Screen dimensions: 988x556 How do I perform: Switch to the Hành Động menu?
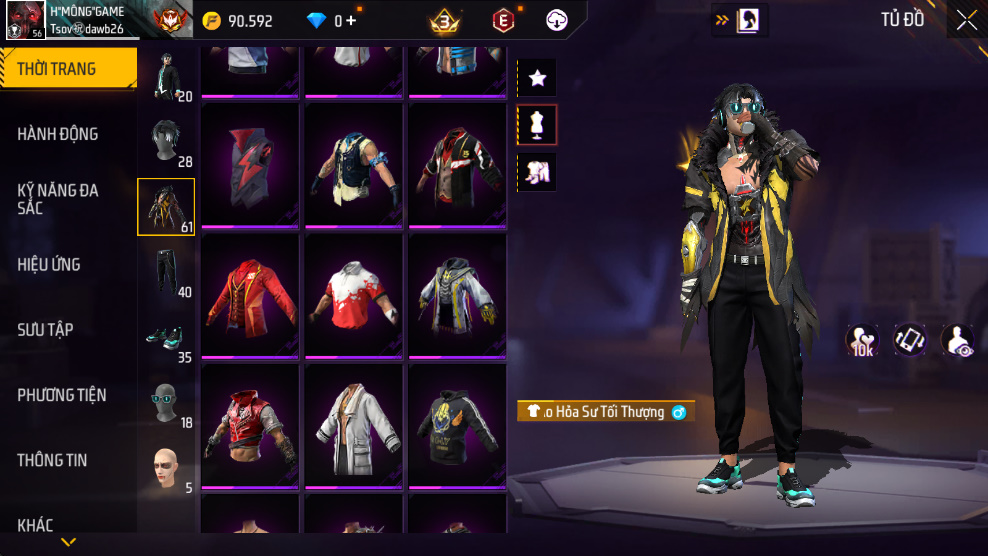coord(58,134)
